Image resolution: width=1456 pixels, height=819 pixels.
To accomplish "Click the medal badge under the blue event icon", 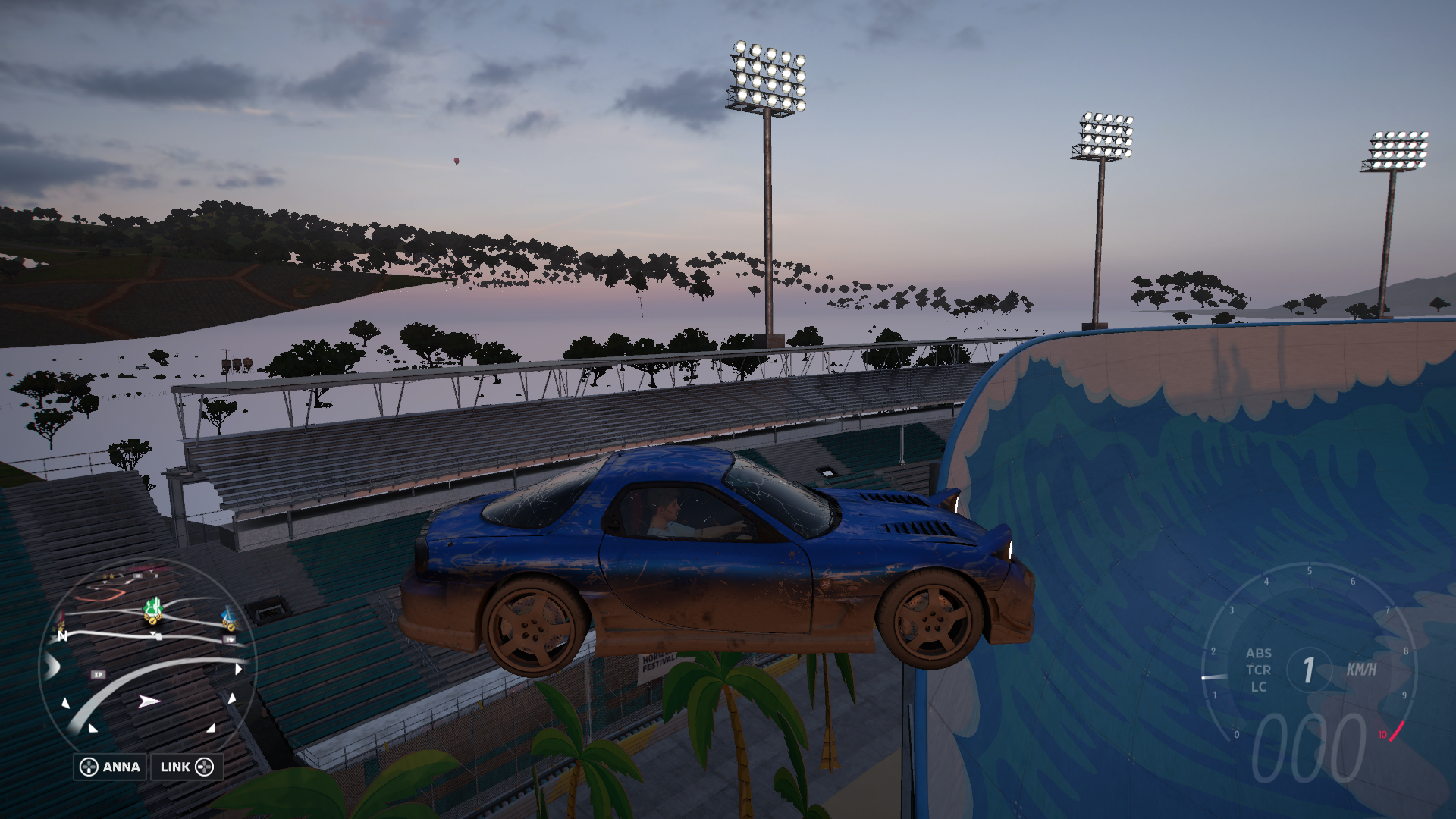I will [x=231, y=626].
